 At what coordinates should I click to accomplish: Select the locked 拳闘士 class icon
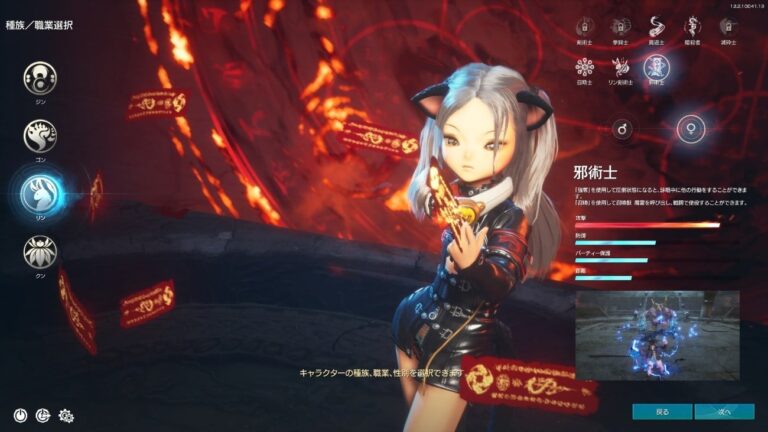pyautogui.click(x=620, y=27)
